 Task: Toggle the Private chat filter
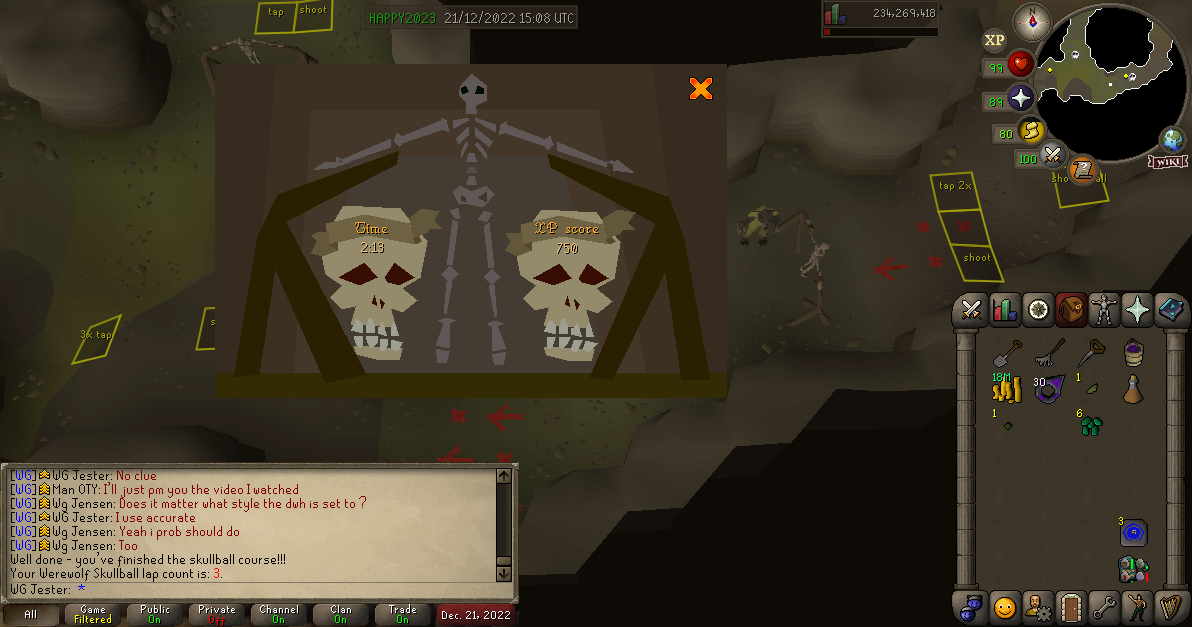(217, 614)
